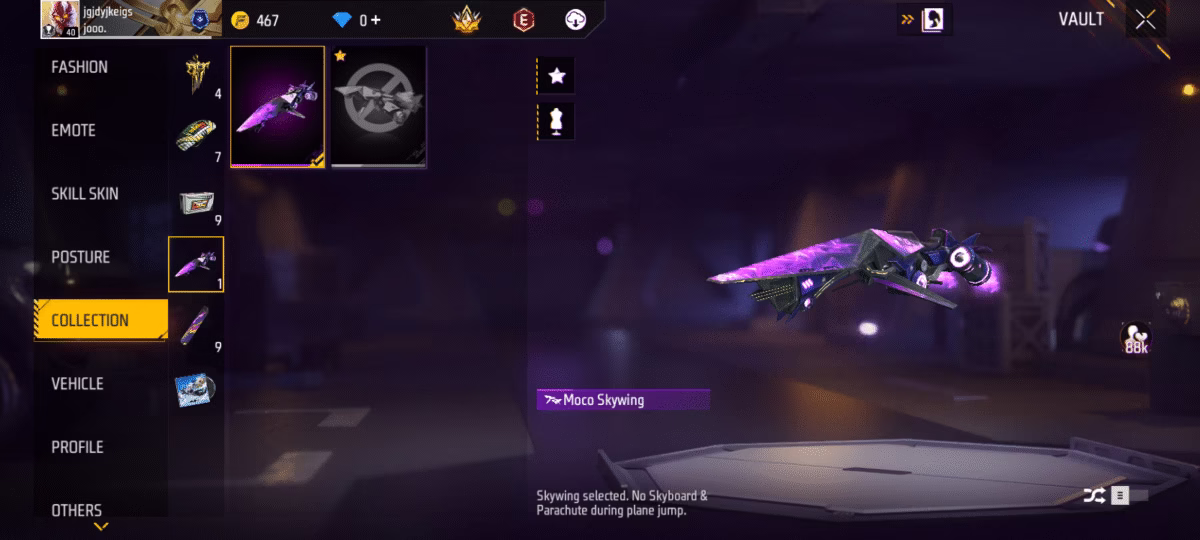Choose the highlighted Collection entry
The height and width of the screenshot is (540, 1200).
90,320
